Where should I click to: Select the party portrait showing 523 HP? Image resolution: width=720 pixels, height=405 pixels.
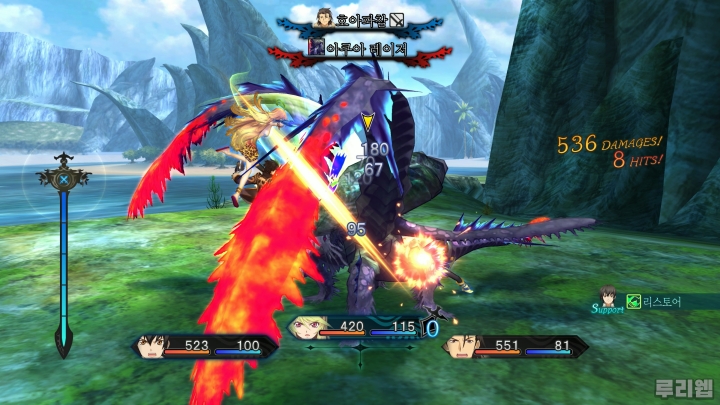coord(151,346)
